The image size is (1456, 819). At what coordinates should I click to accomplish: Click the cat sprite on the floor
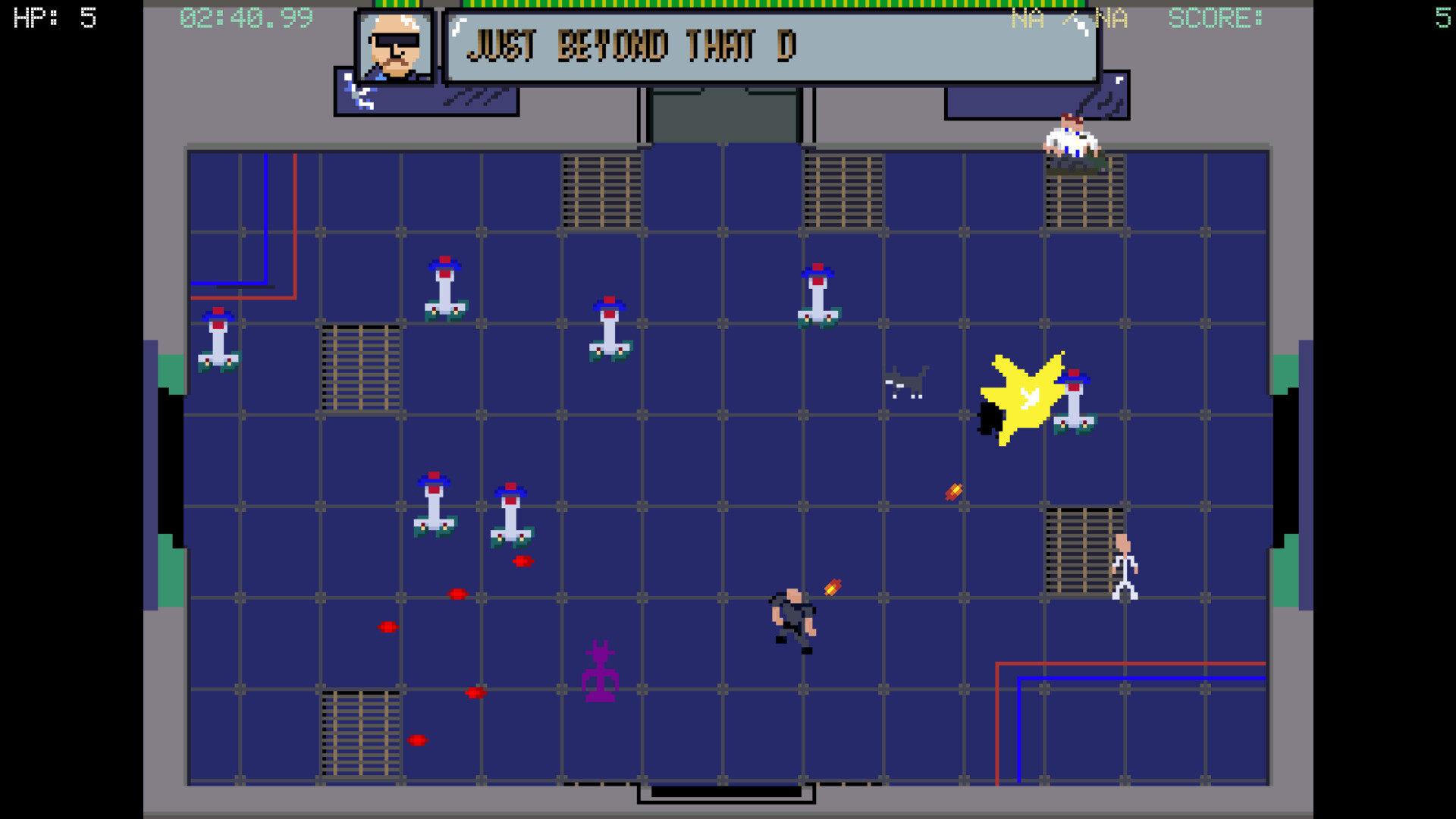tap(906, 383)
